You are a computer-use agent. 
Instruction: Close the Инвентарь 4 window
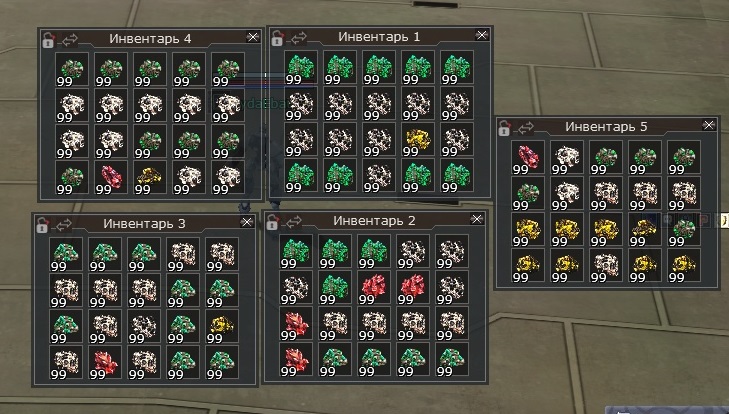coord(252,37)
